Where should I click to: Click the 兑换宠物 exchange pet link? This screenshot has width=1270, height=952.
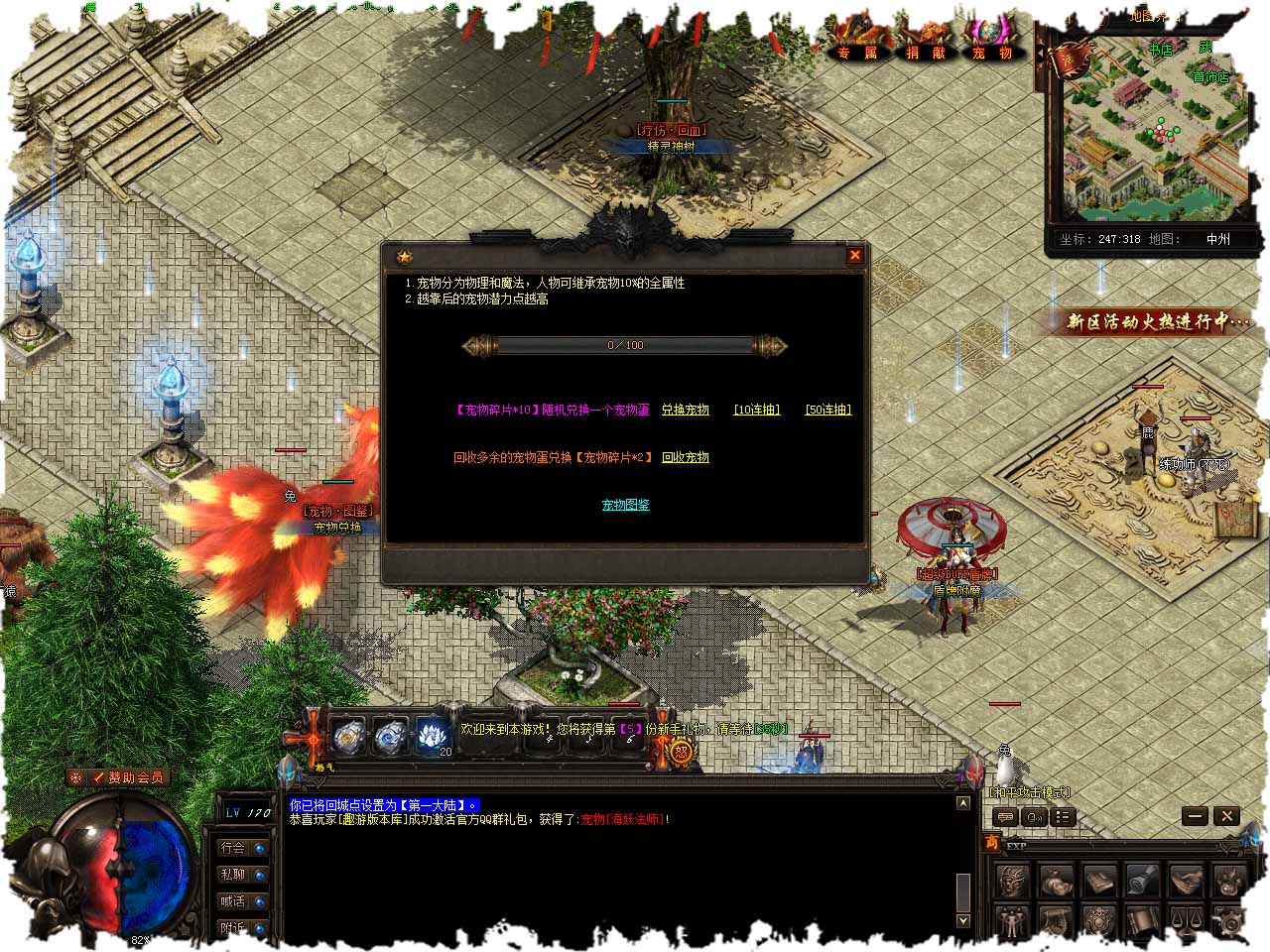tap(686, 410)
